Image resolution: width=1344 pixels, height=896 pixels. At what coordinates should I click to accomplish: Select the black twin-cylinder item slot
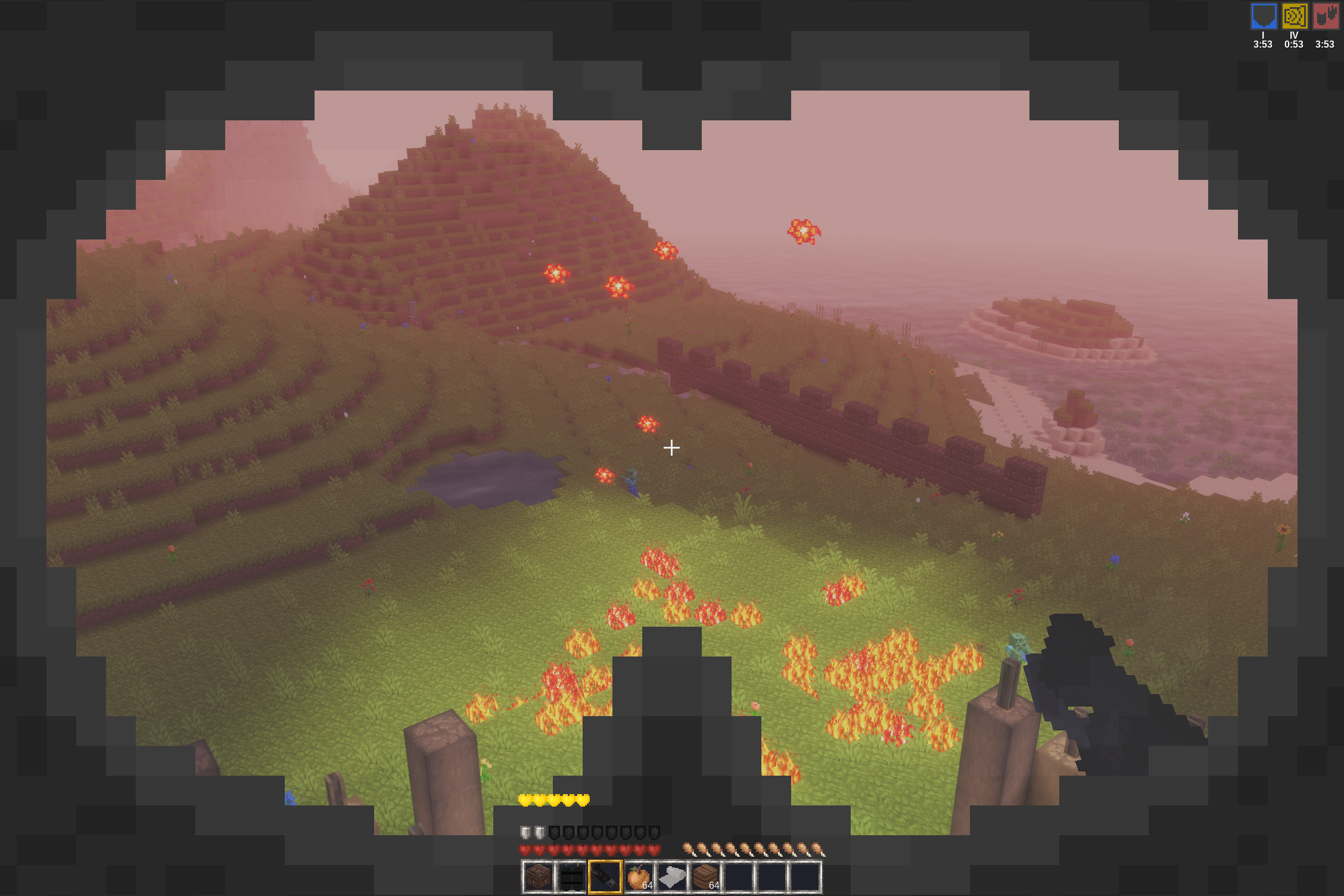571,877
